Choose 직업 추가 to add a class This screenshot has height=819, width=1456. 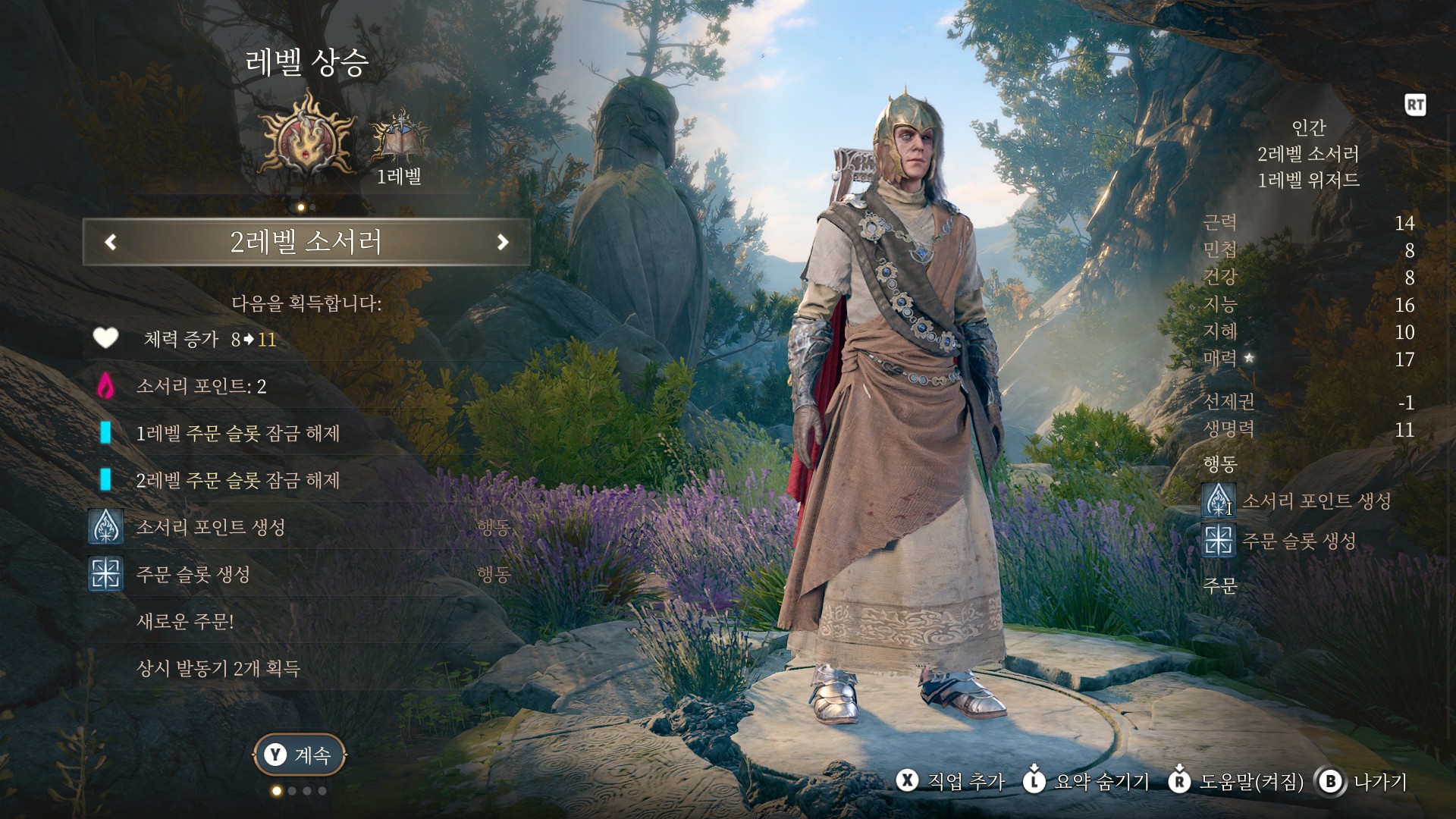coord(952,782)
